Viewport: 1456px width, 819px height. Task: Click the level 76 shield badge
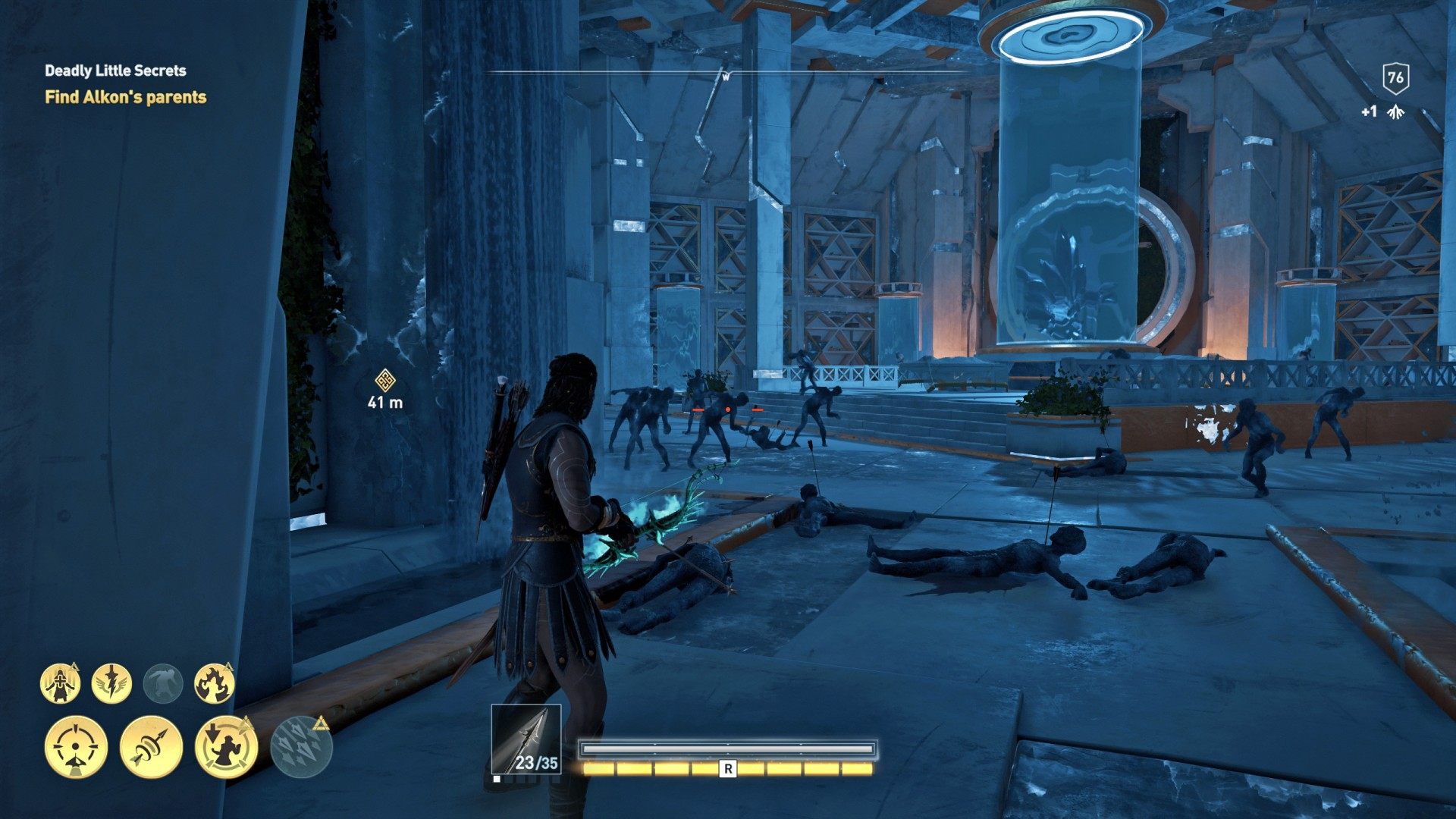[x=1395, y=77]
